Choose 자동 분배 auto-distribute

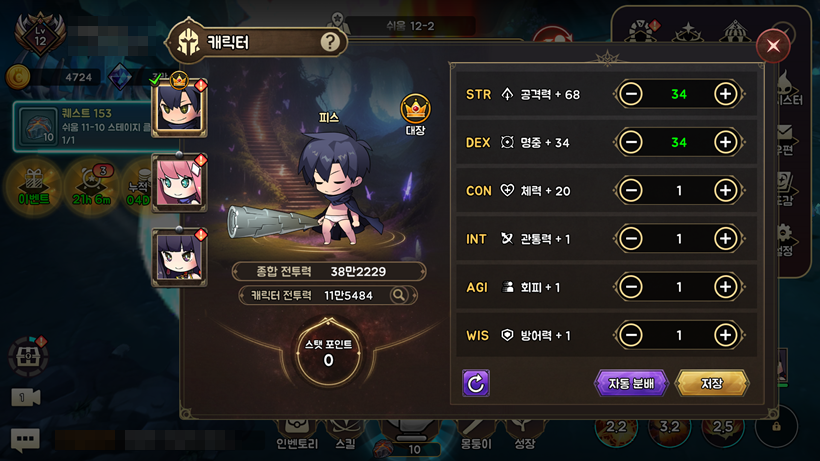(x=631, y=383)
